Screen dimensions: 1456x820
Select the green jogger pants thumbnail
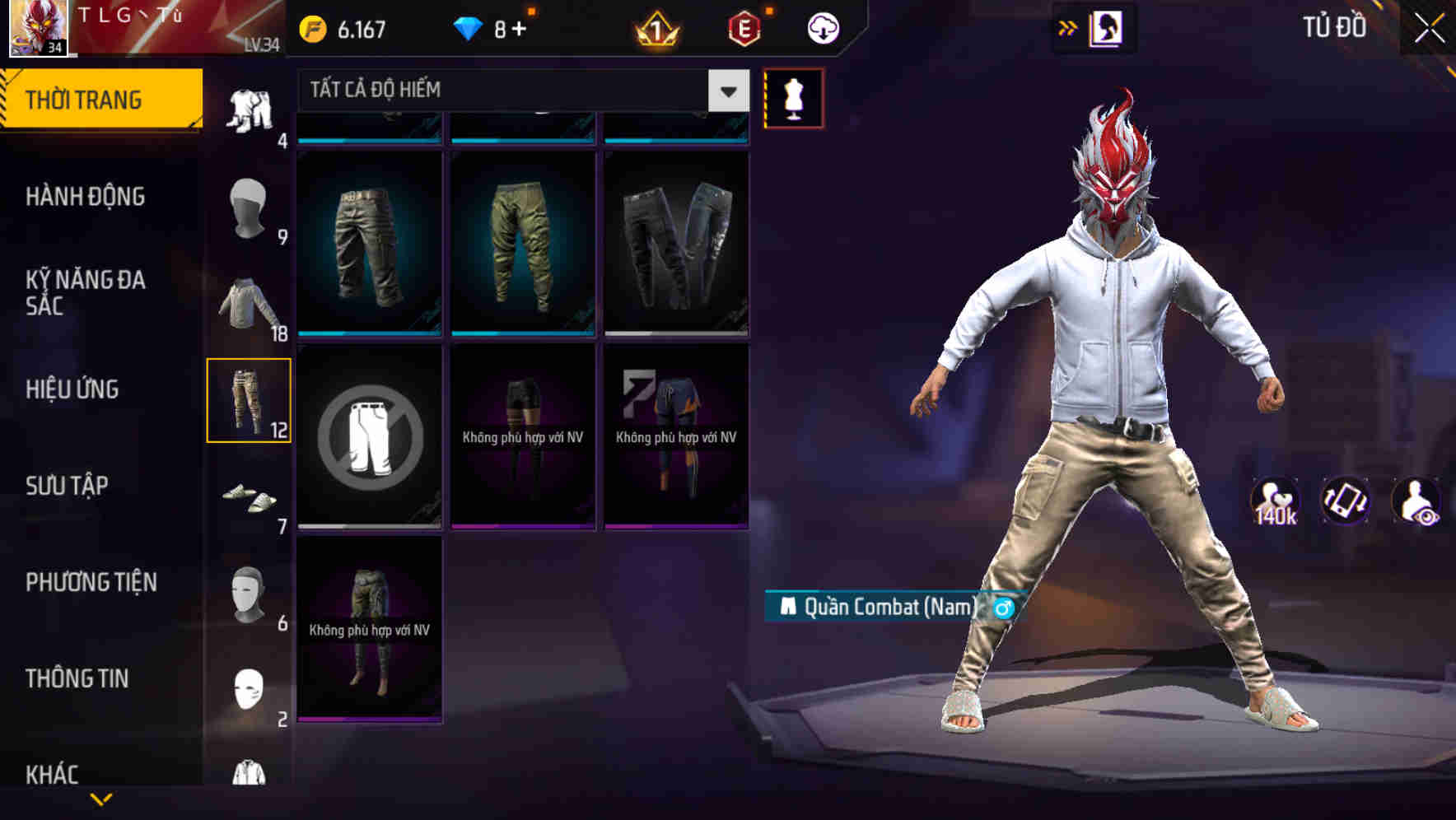click(x=522, y=242)
